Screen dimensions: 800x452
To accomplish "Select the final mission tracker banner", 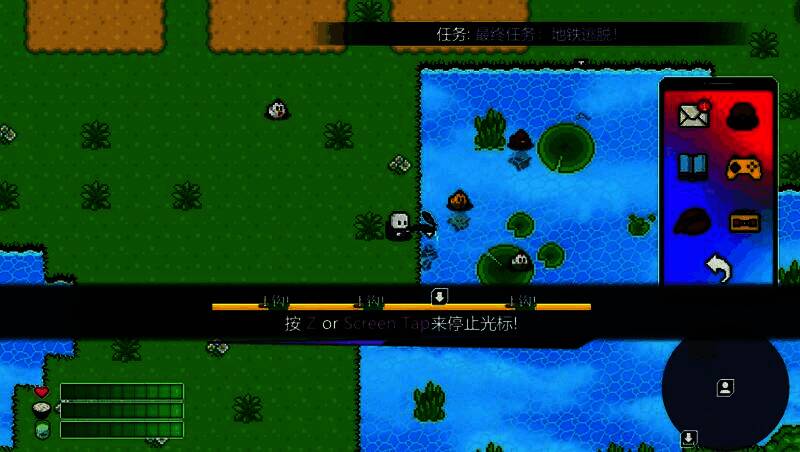I will click(530, 34).
